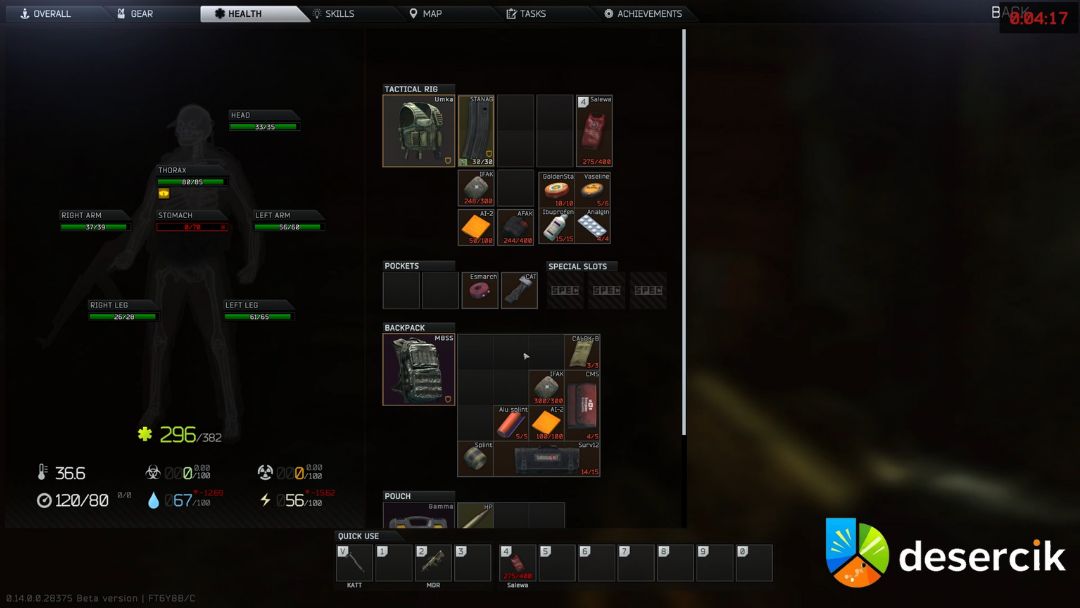
Task: Select the STANAG magazine in the rig
Action: pyautogui.click(x=476, y=131)
